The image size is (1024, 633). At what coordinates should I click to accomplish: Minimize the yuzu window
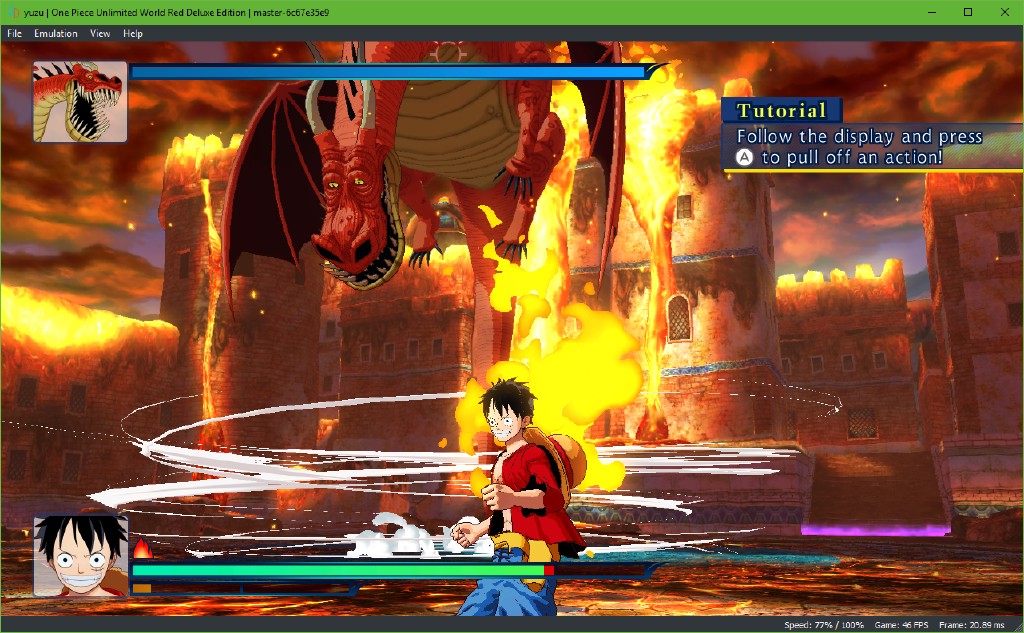pos(933,12)
